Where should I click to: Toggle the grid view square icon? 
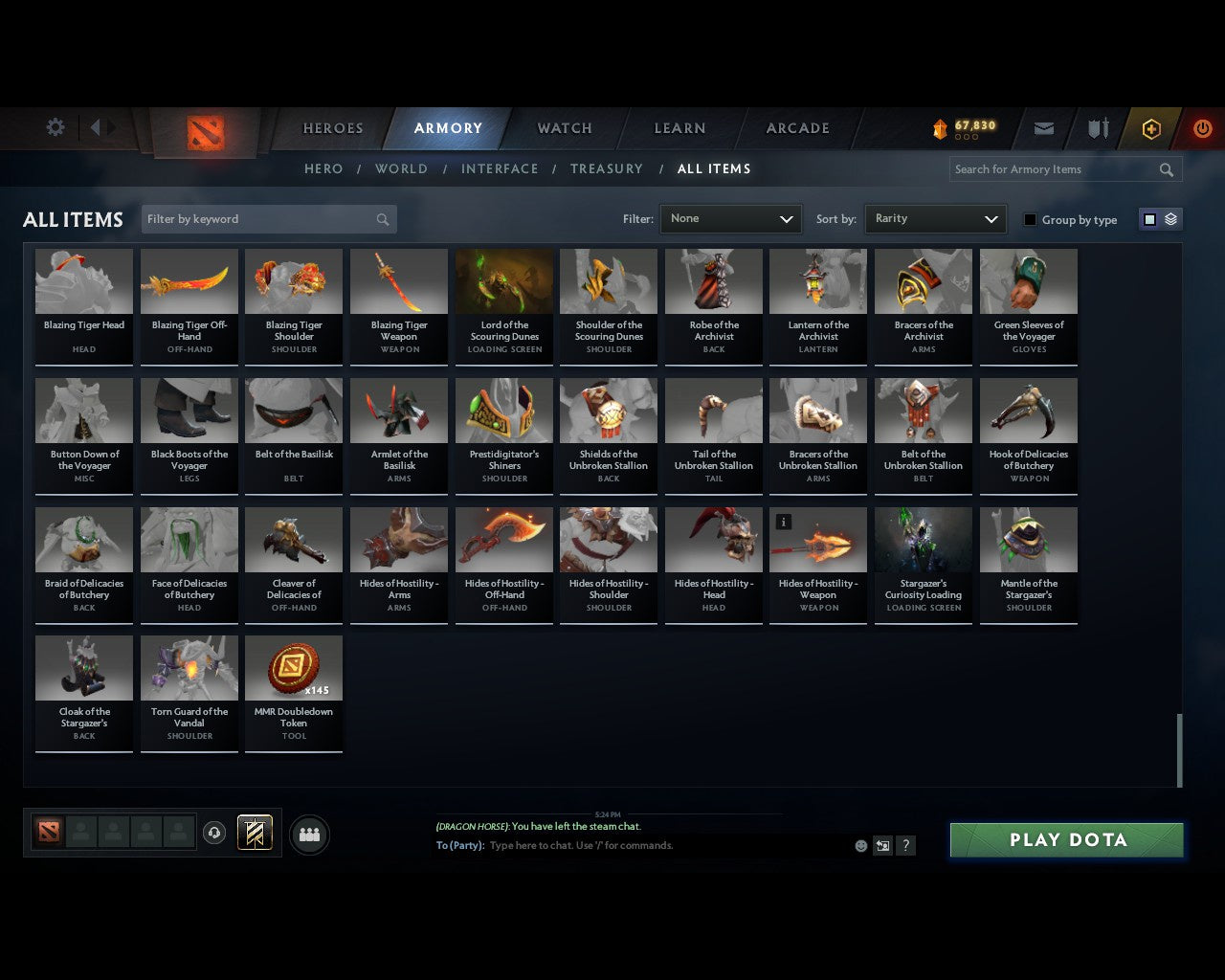pos(1148,218)
